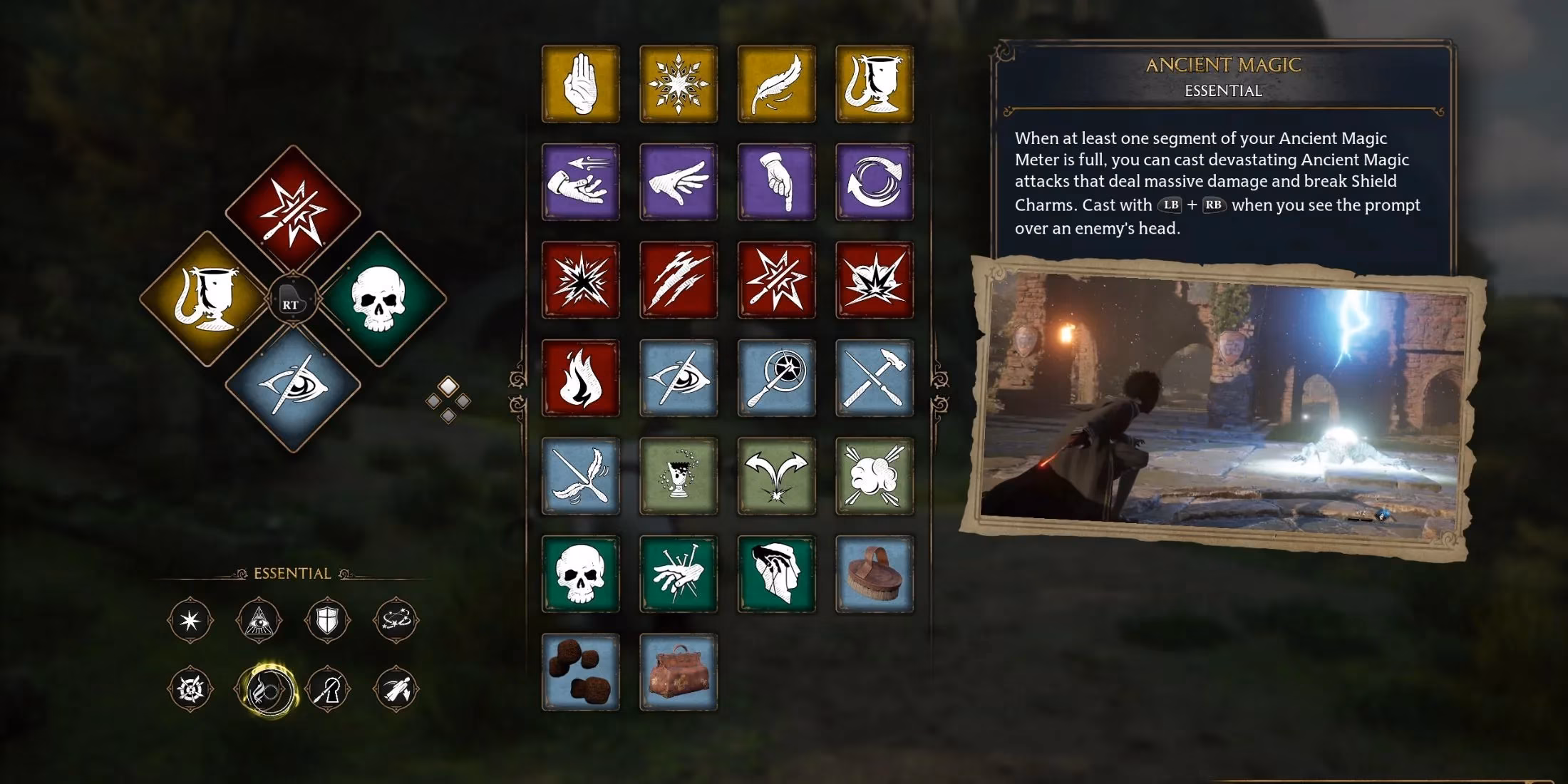Viewport: 1568px width, 784px height.
Task: Select the Lumos lit wand tile
Action: [x=776, y=378]
